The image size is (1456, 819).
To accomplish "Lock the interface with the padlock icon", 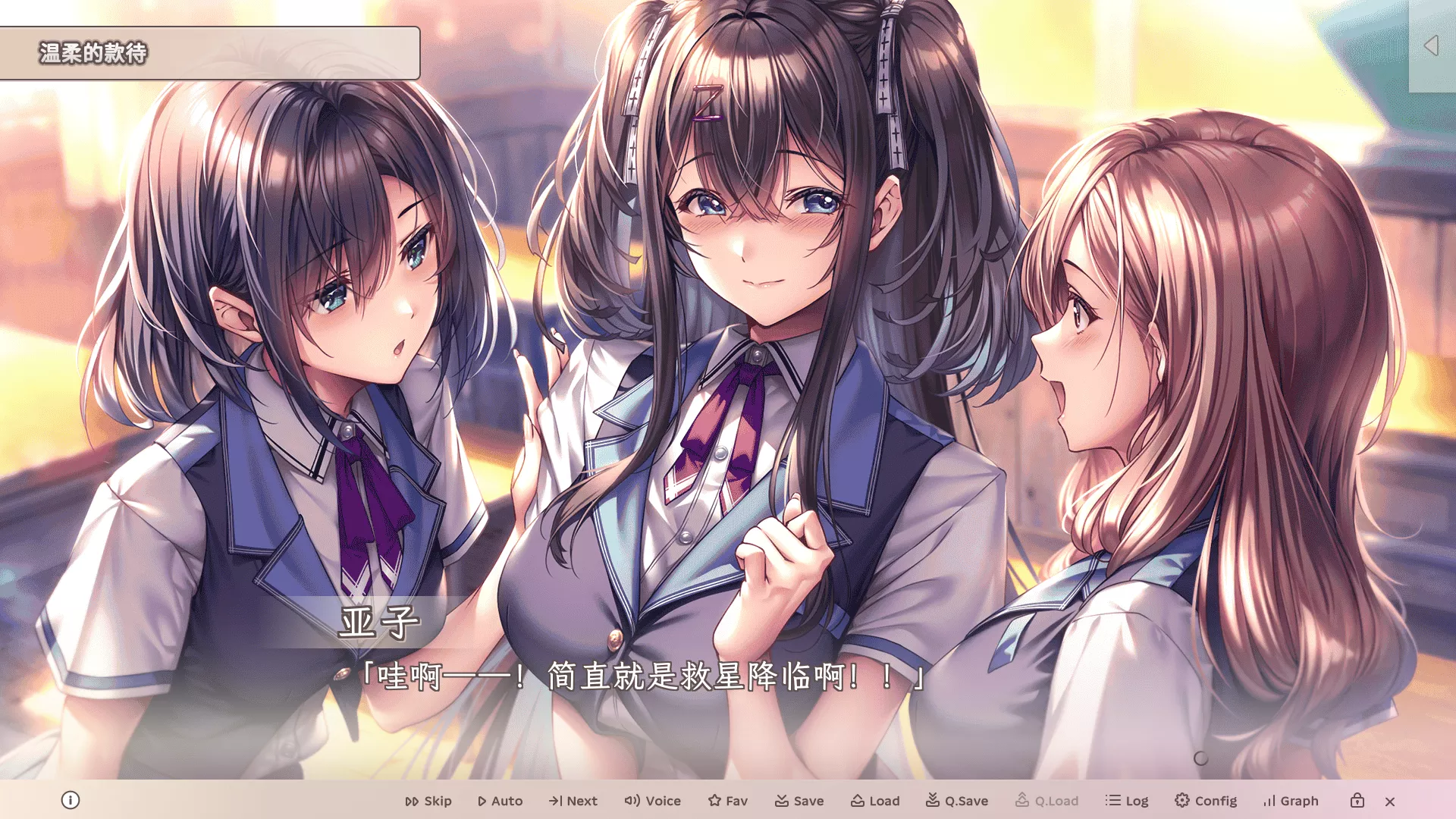I will pyautogui.click(x=1357, y=800).
